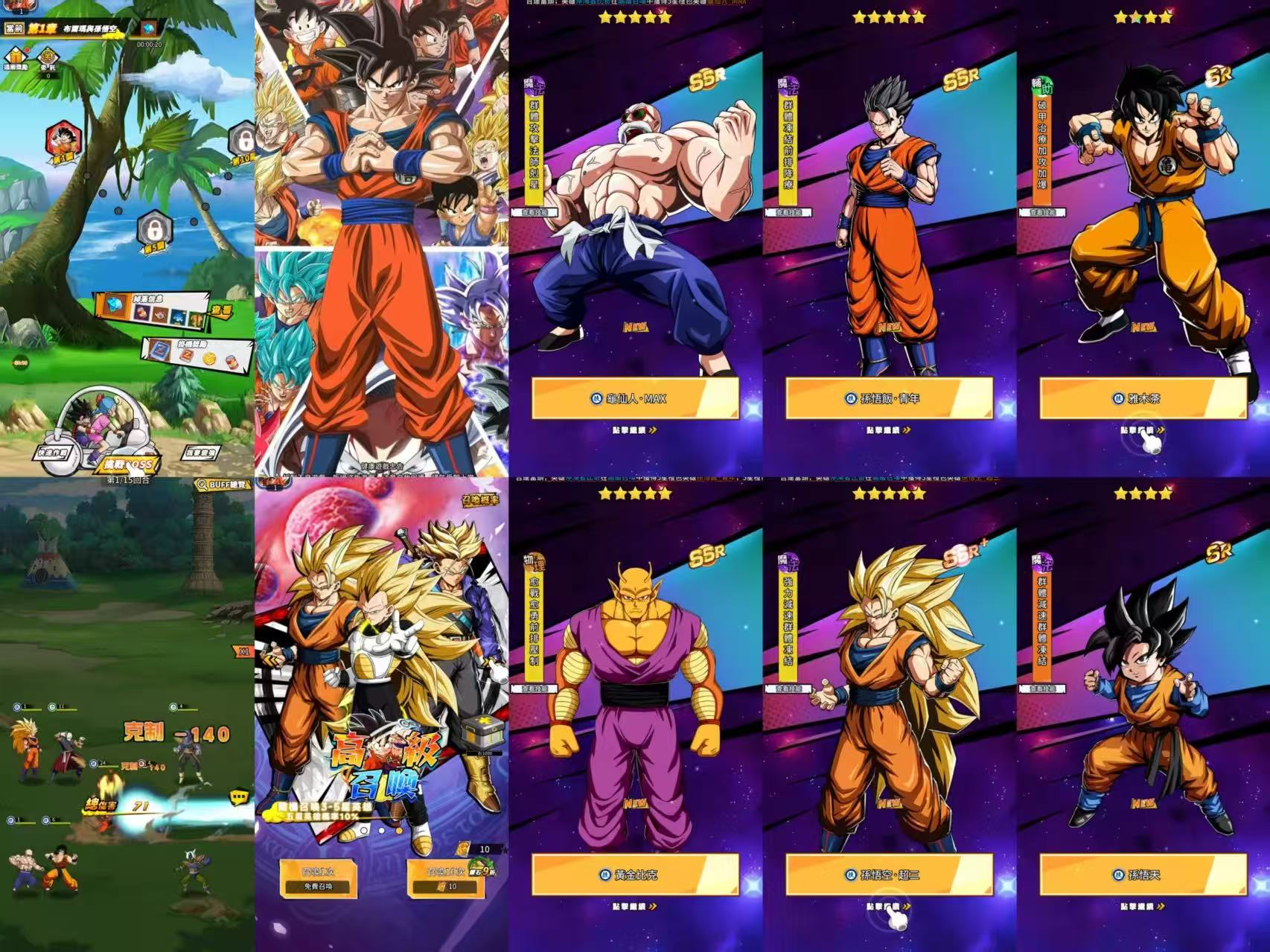
Task: Select the 第1關 Goku stage node
Action: pos(62,141)
